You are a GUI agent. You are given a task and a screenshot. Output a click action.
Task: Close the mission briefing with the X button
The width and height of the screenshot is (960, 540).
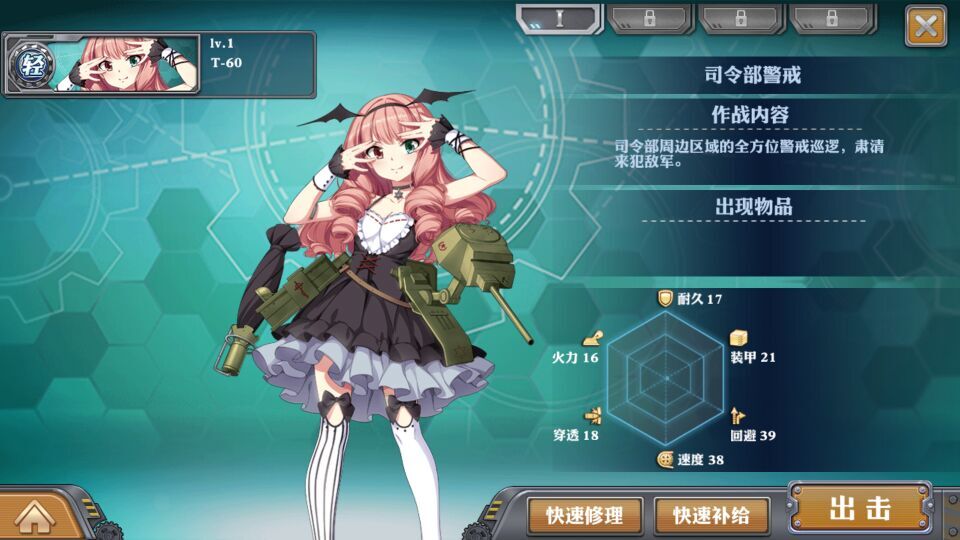pos(925,26)
